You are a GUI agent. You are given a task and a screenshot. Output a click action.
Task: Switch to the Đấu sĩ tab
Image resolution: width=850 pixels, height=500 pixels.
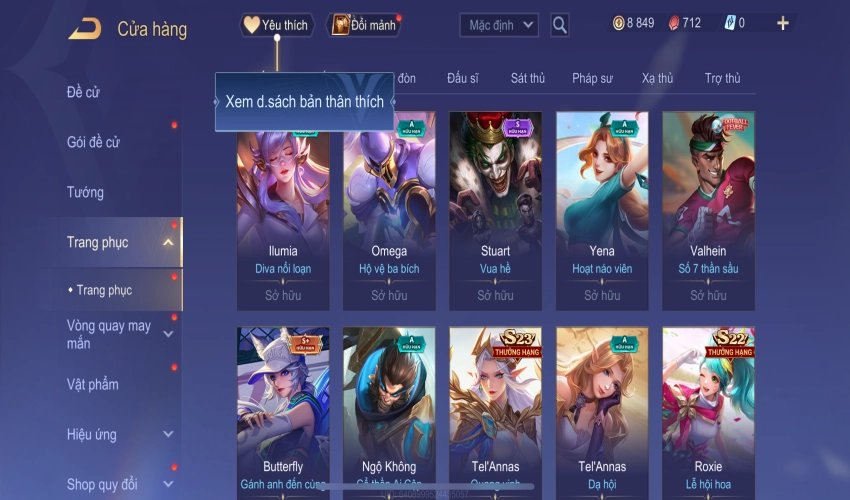(463, 78)
